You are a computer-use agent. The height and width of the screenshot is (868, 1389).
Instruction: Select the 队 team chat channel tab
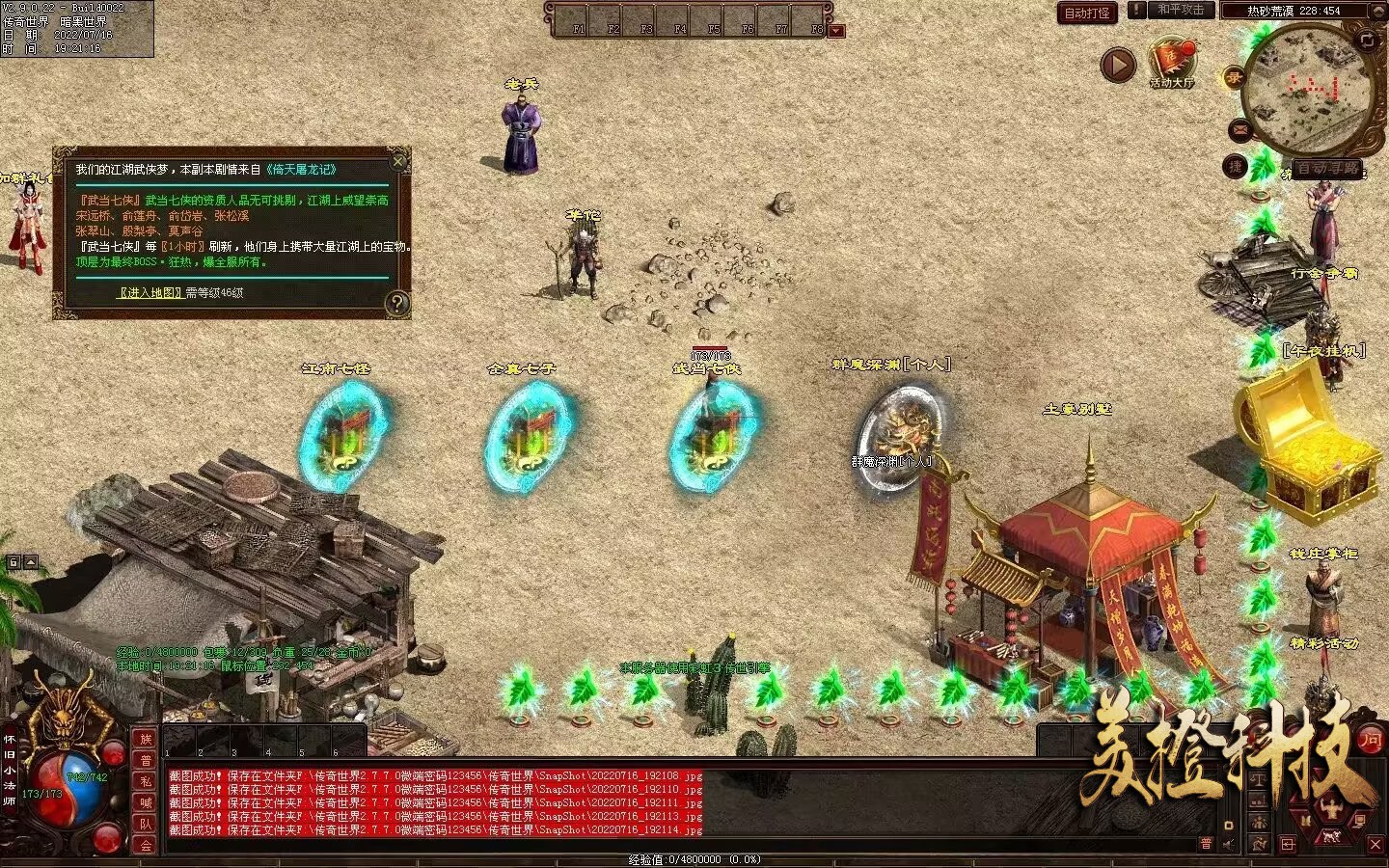[x=146, y=824]
